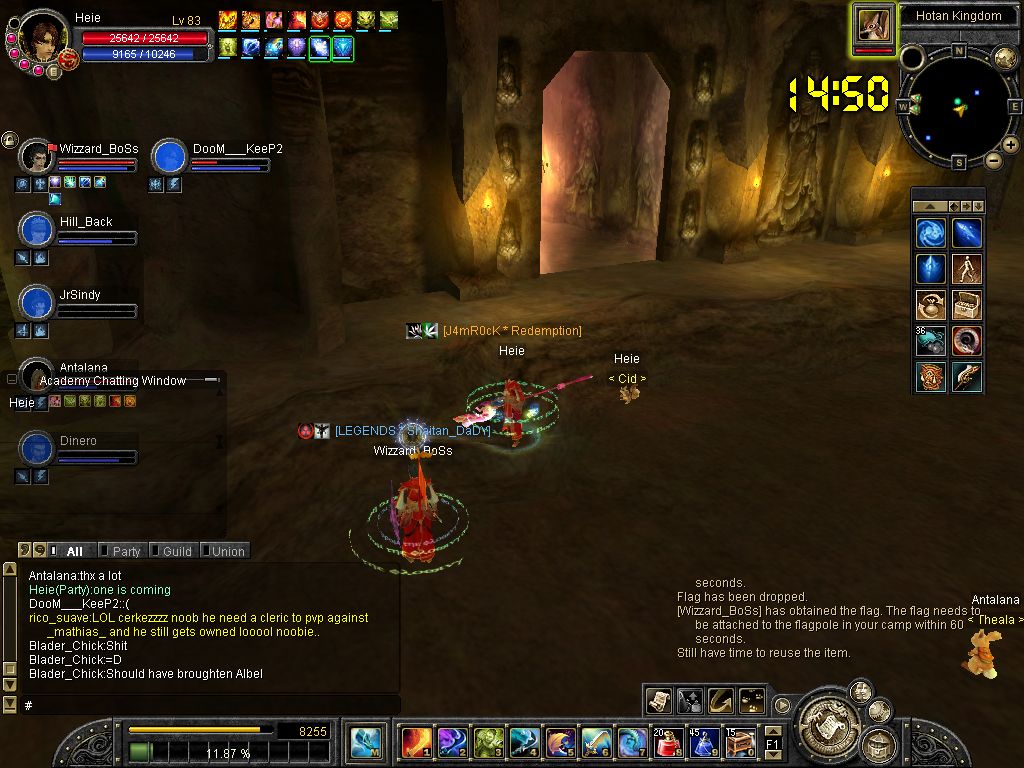
Task: Click the chat message input field
Action: 210,705
